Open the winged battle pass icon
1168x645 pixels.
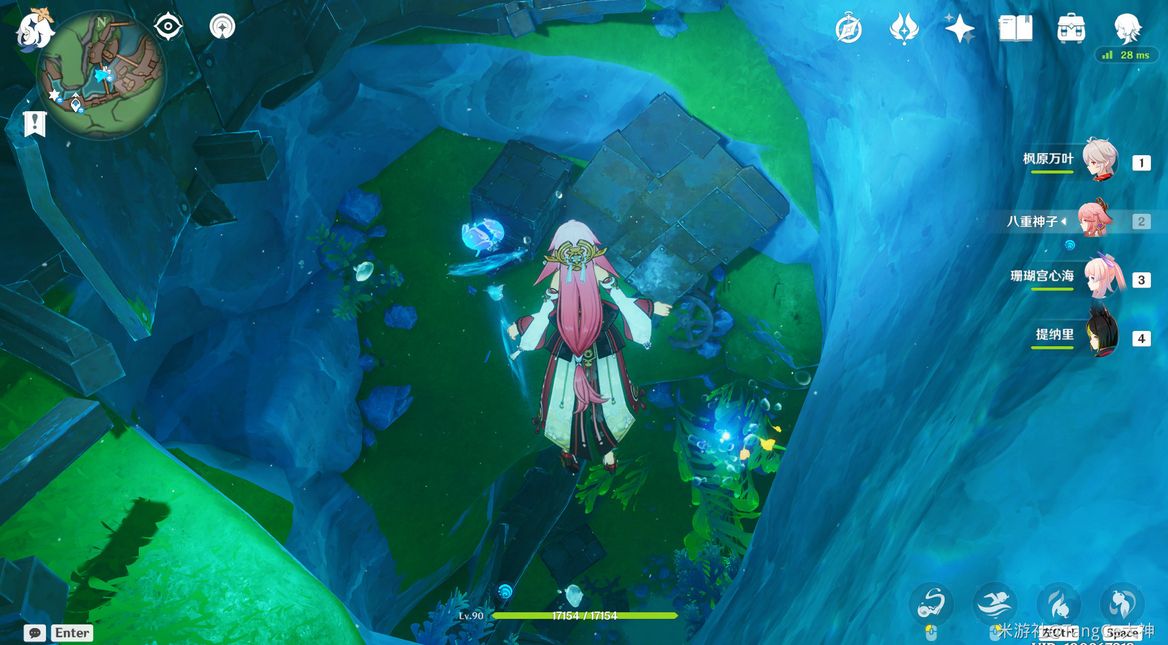point(904,28)
